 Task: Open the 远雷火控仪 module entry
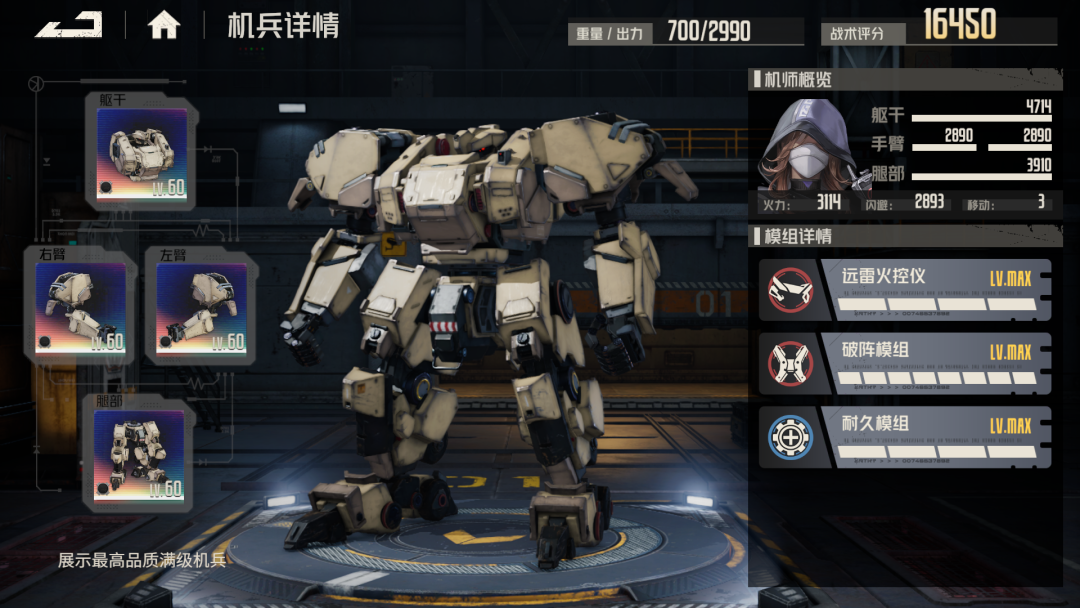click(905, 290)
